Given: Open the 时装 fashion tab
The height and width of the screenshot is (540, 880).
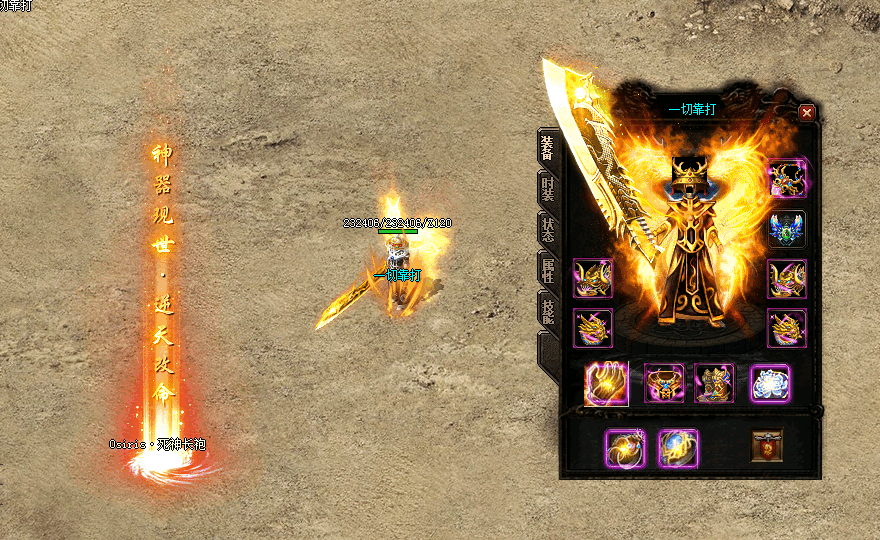Looking at the screenshot, I should pyautogui.click(x=548, y=189).
